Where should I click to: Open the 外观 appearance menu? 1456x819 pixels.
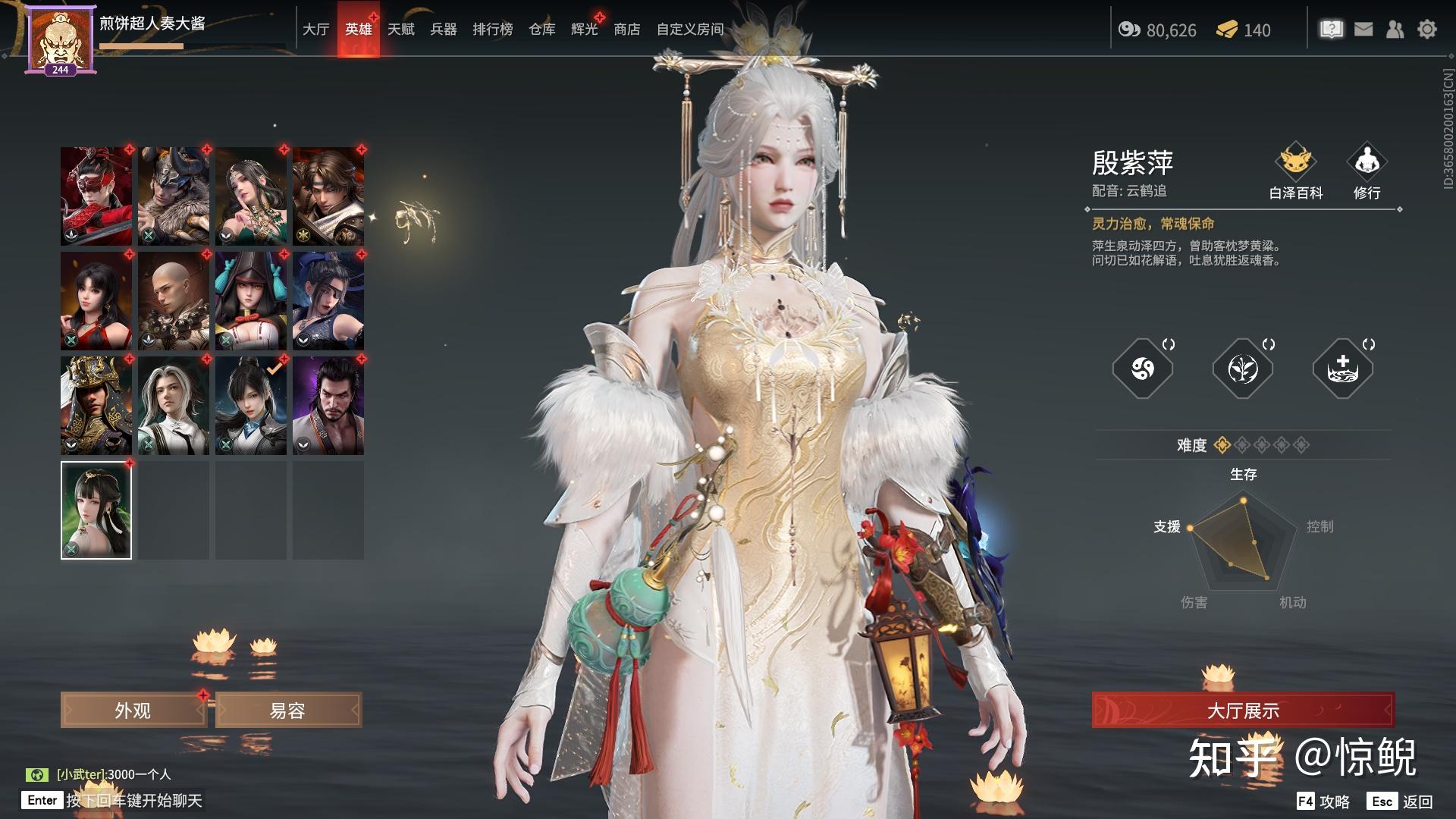coord(133,711)
